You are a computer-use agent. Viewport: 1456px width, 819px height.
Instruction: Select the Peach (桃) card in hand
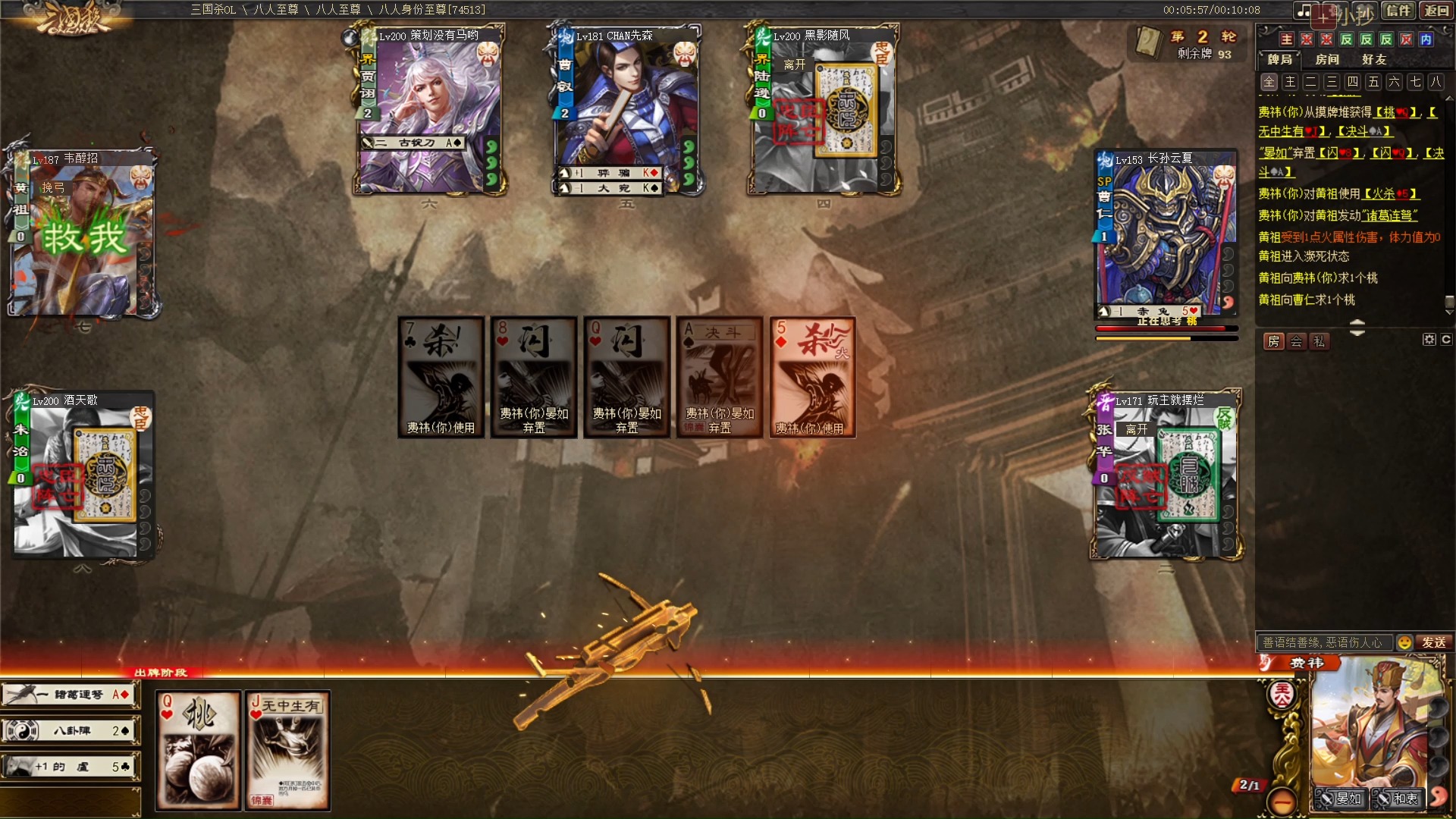[199, 749]
